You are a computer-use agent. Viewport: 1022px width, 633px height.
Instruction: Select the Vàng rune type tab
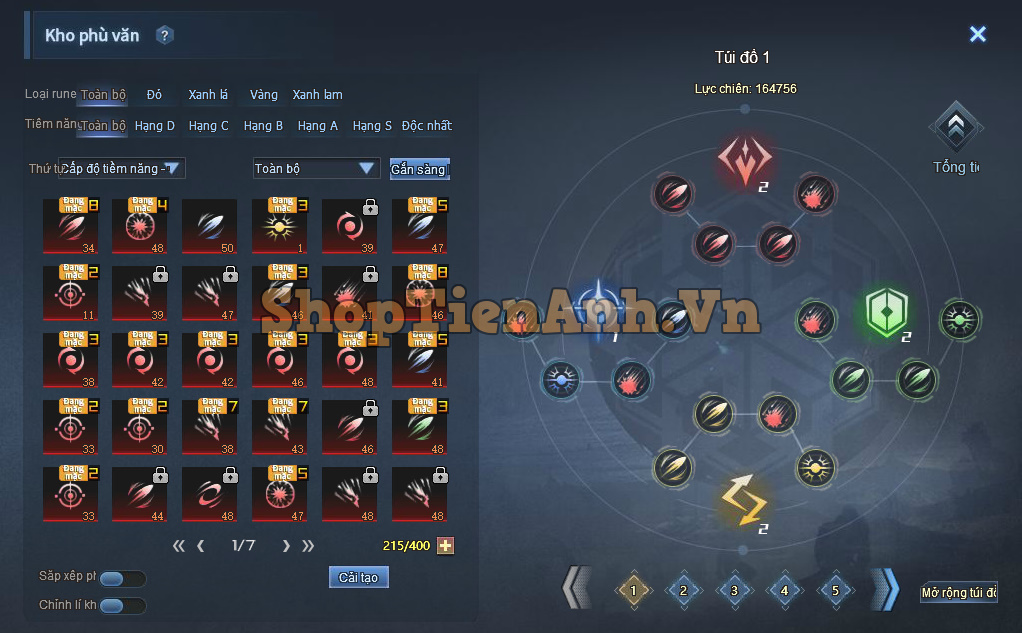point(264,95)
